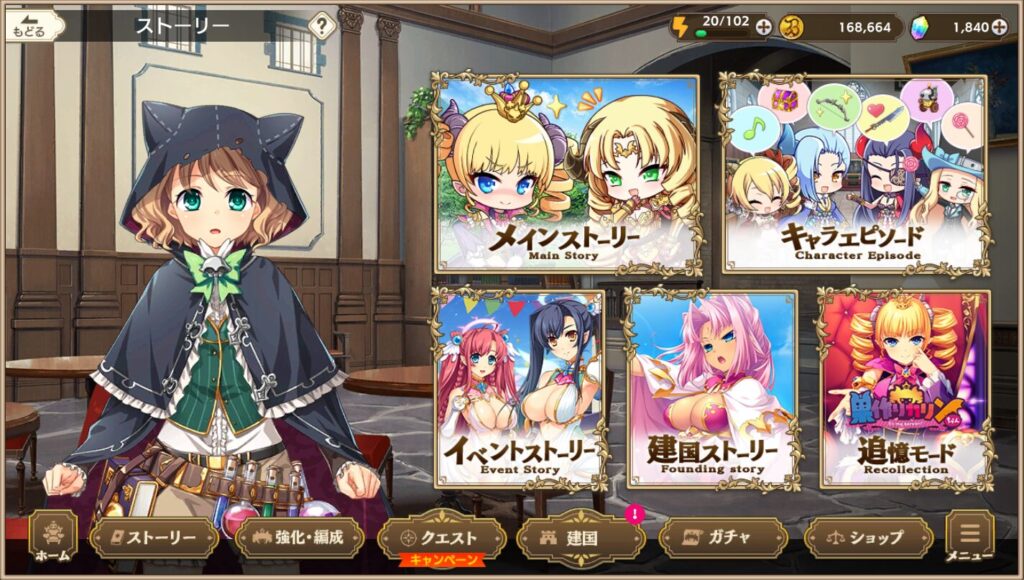Screen dimensions: 1024x580
Task: Open the Main Story panel
Action: (567, 173)
